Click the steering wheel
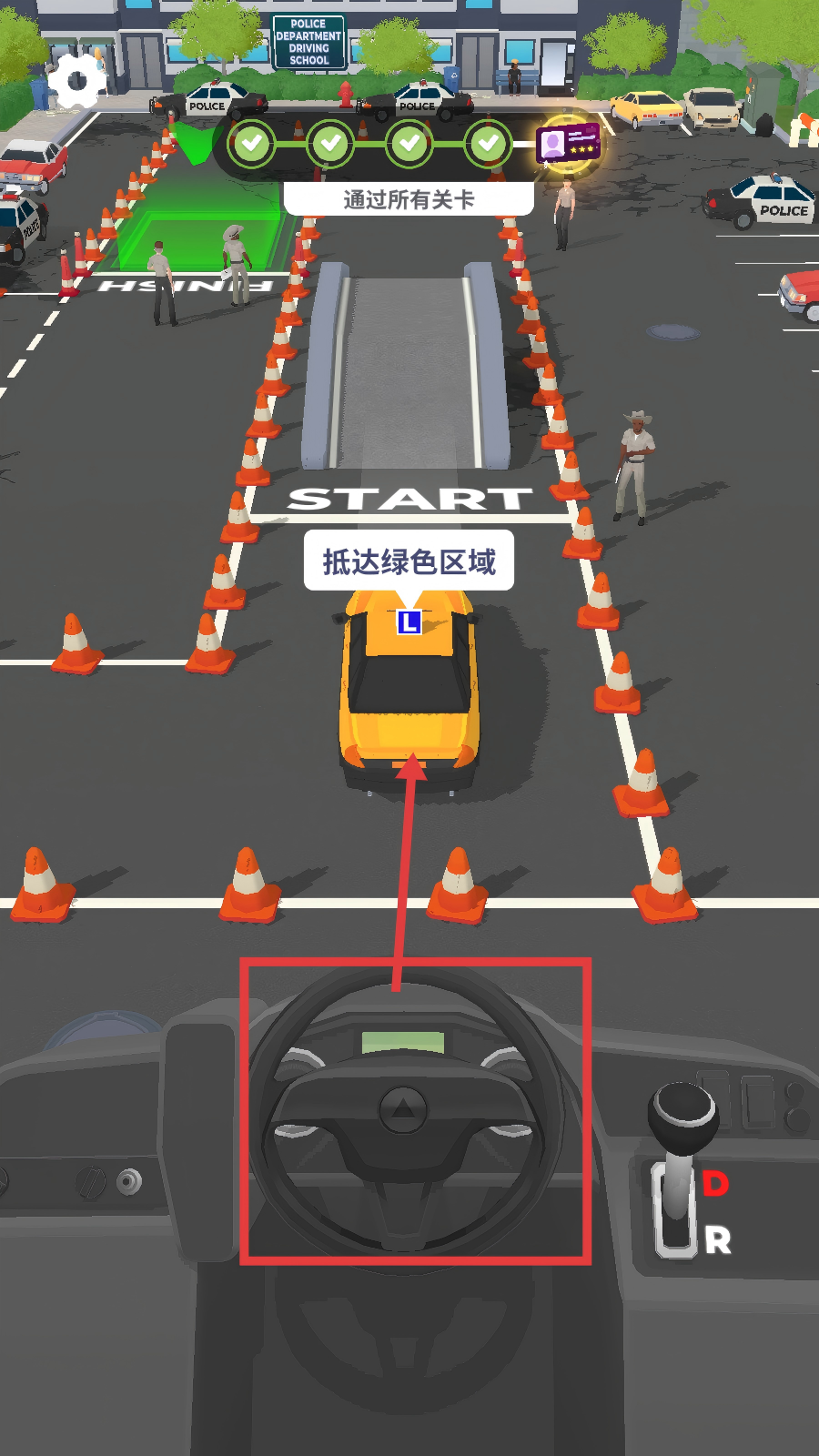 click(405, 1113)
